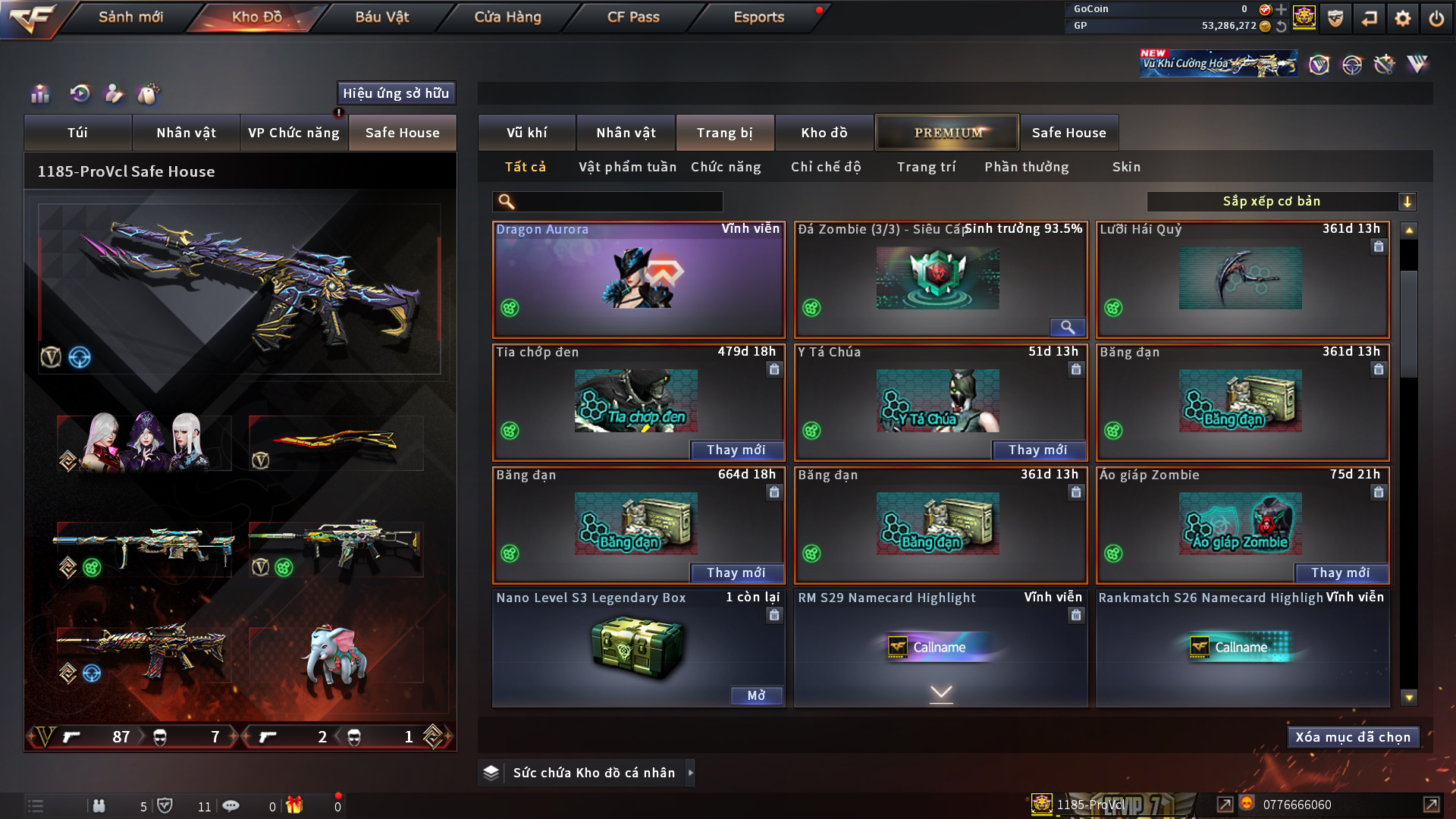Open the Nano Level S3 Legendary Box
1456x819 pixels.
coord(756,695)
